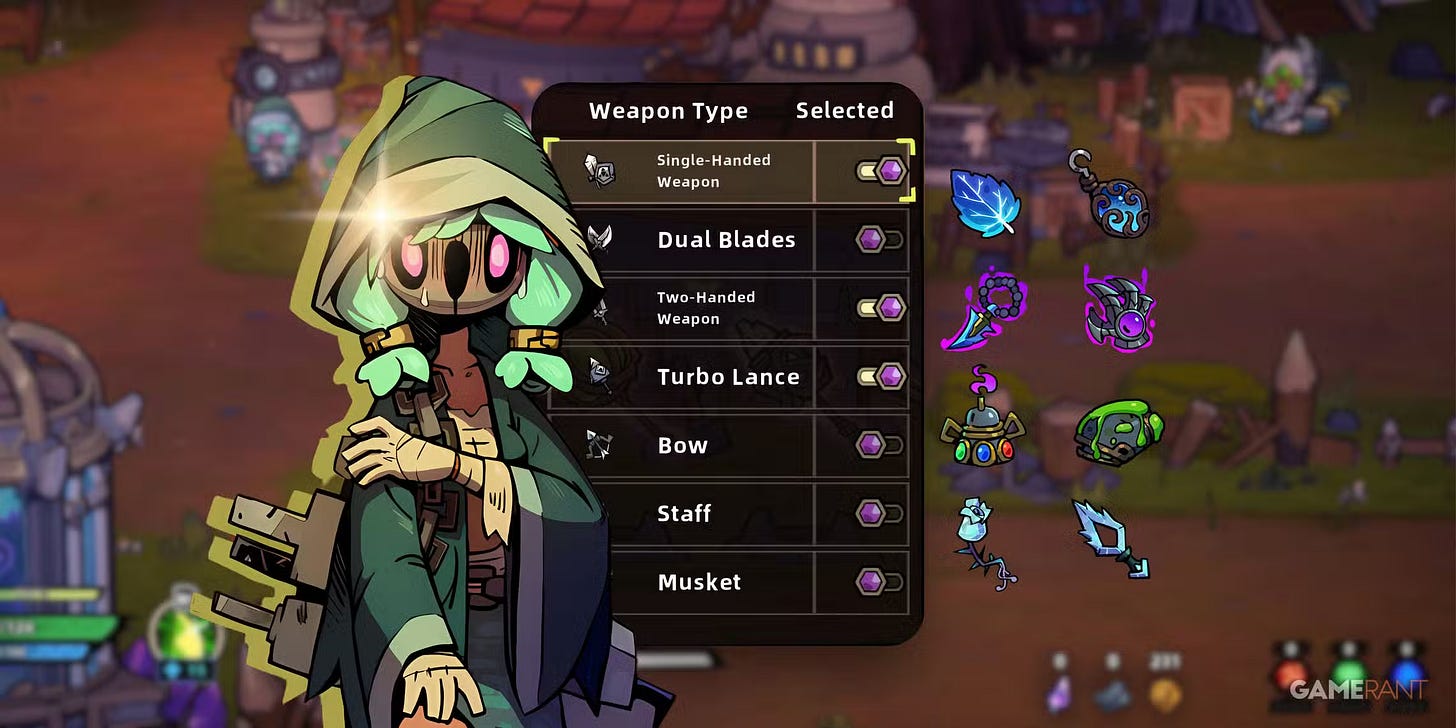The width and height of the screenshot is (1456, 728).
Task: Toggle the Bow weapon switch
Action: pos(880,445)
